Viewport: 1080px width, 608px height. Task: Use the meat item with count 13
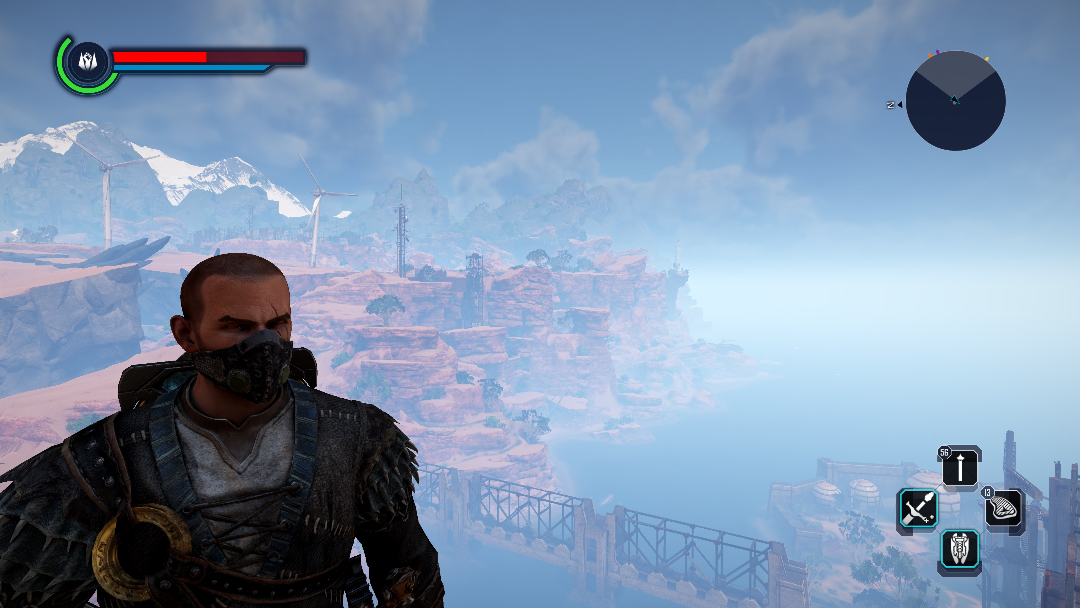click(1003, 510)
